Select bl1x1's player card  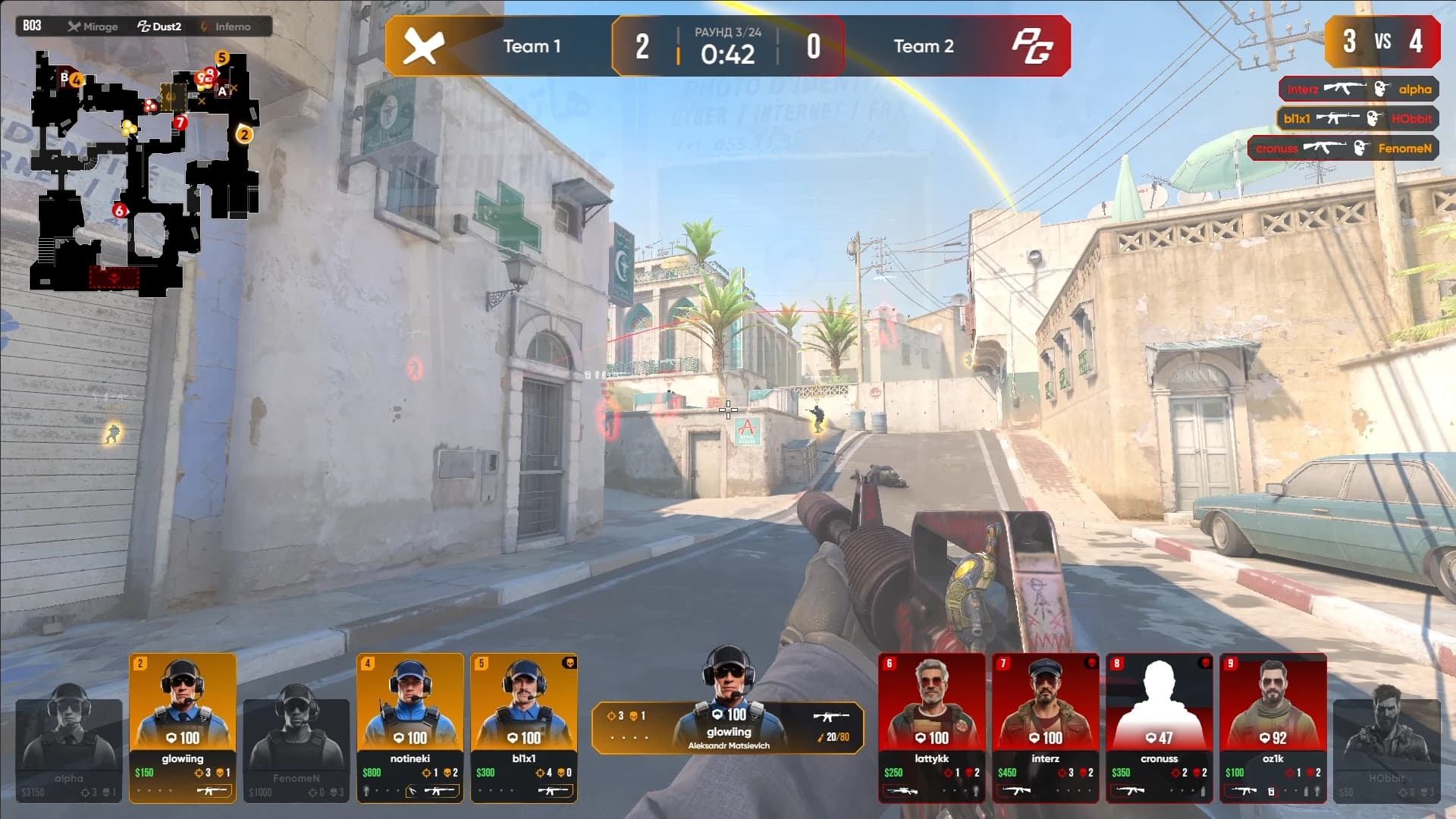(524, 726)
